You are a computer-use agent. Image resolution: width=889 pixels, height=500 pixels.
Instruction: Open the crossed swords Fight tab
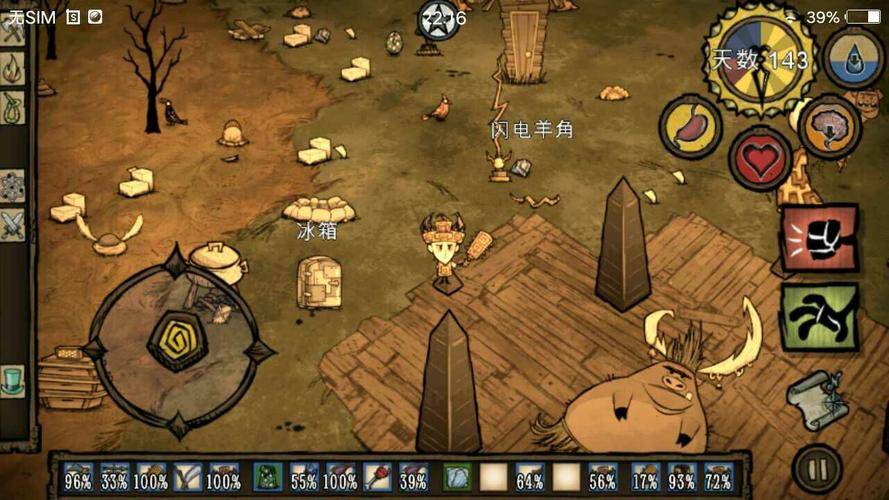coord(12,224)
